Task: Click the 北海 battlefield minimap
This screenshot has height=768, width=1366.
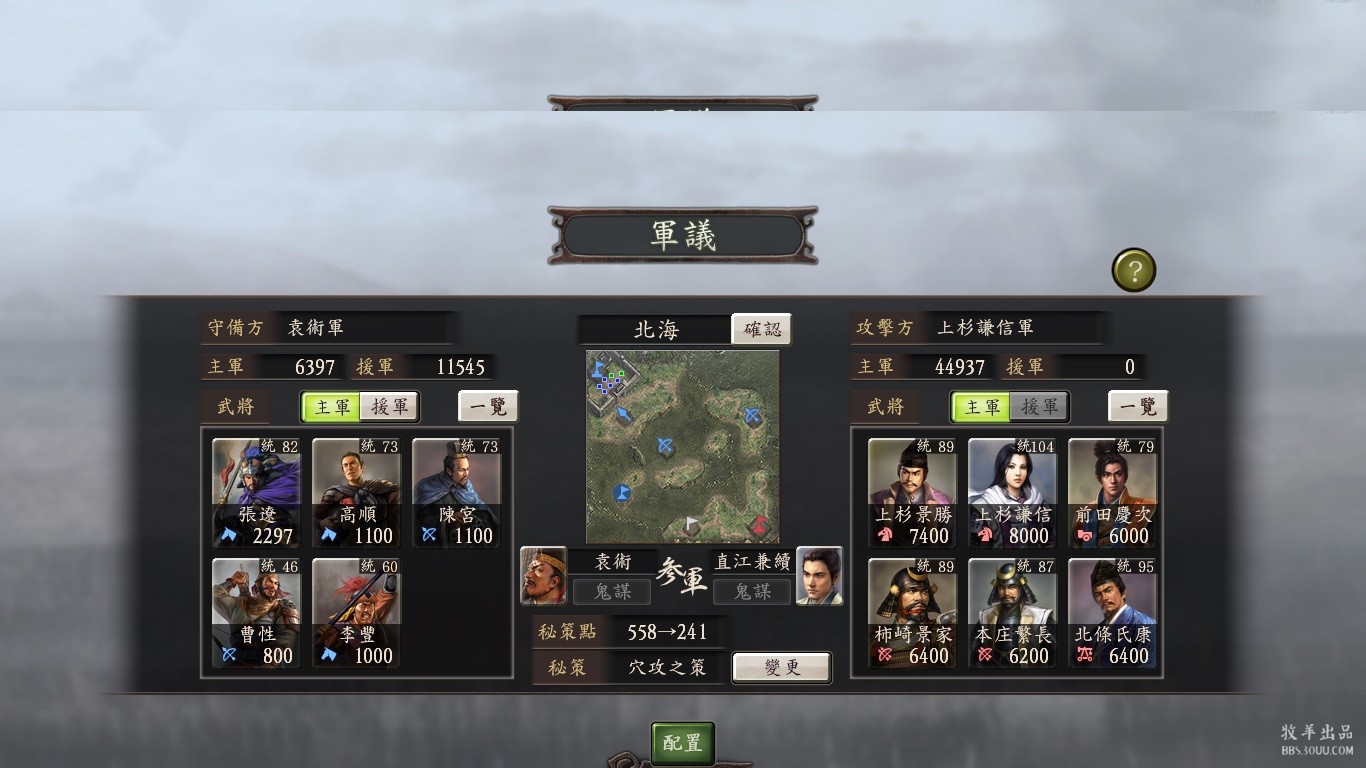Action: tap(682, 446)
